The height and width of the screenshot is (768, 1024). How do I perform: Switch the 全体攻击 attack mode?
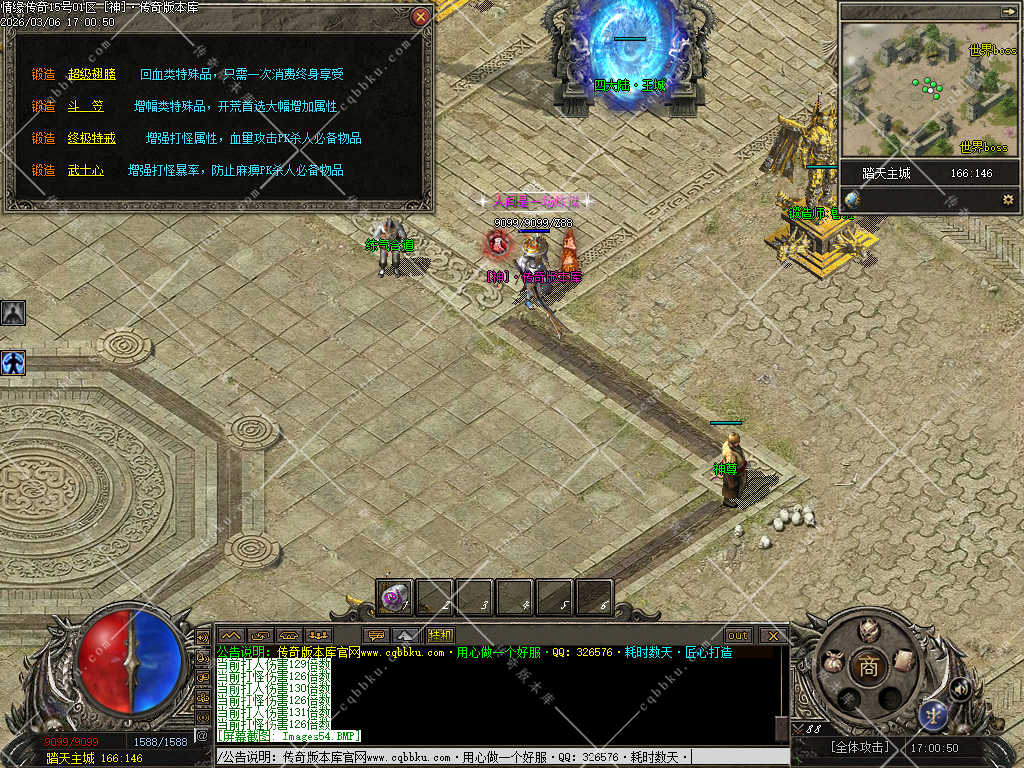(x=858, y=748)
